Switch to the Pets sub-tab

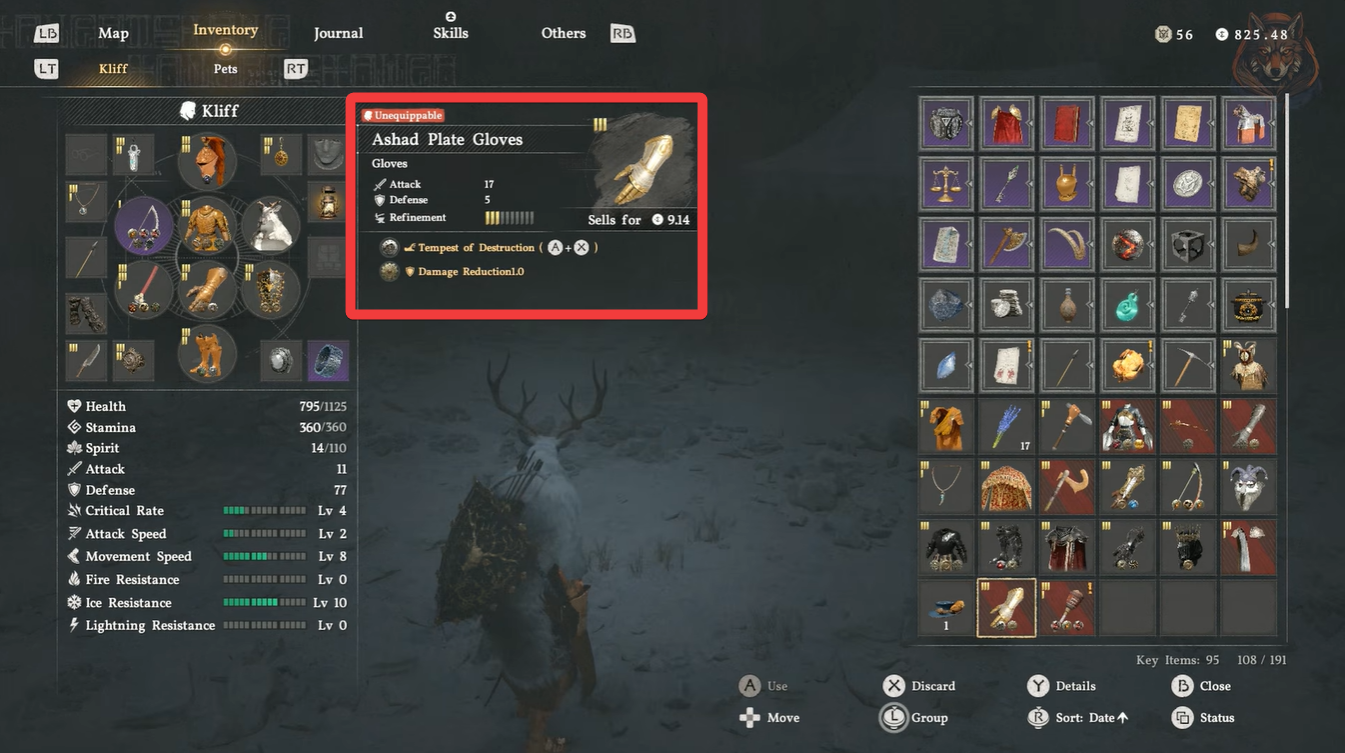pos(225,69)
